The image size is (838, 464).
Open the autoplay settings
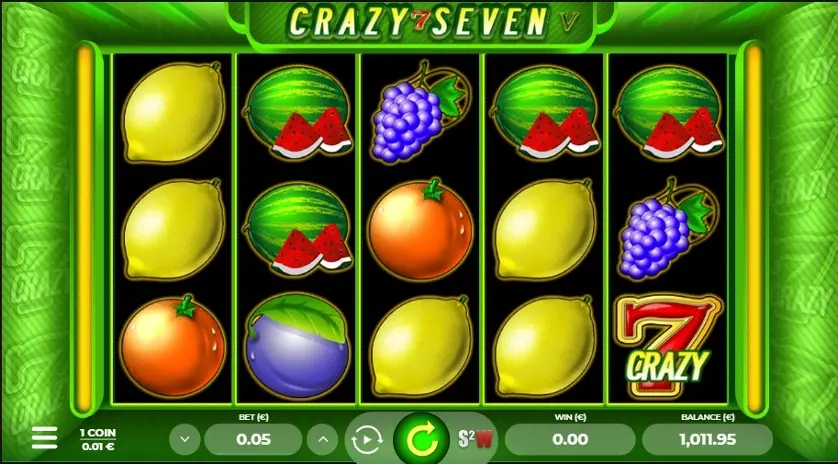click(366, 439)
